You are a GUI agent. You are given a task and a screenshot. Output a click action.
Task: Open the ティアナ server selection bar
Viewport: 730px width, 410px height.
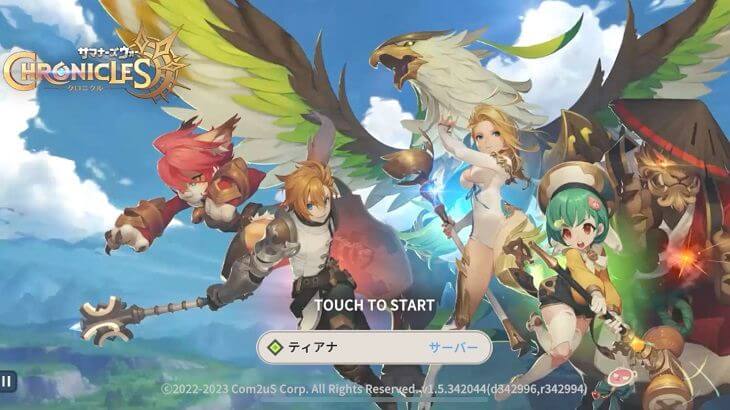pyautogui.click(x=374, y=348)
